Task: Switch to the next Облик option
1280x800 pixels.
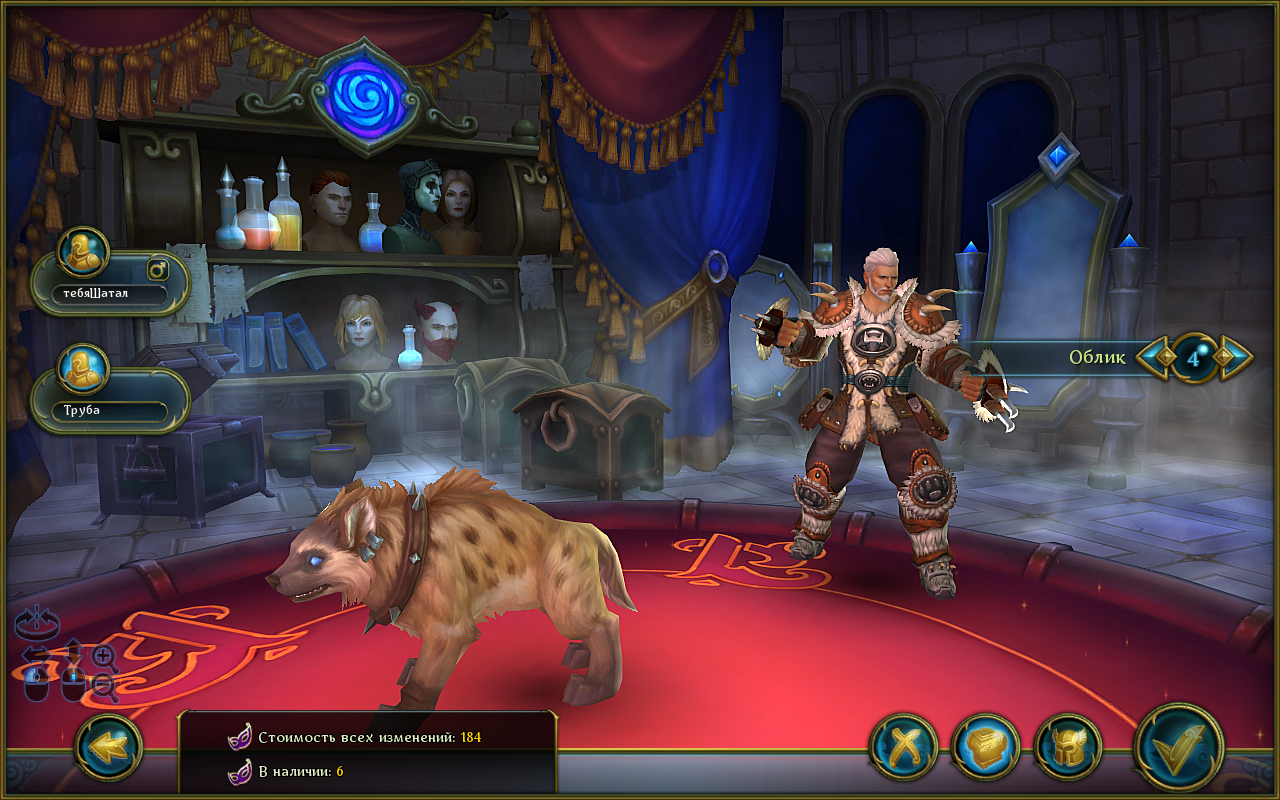Action: tap(1234, 357)
